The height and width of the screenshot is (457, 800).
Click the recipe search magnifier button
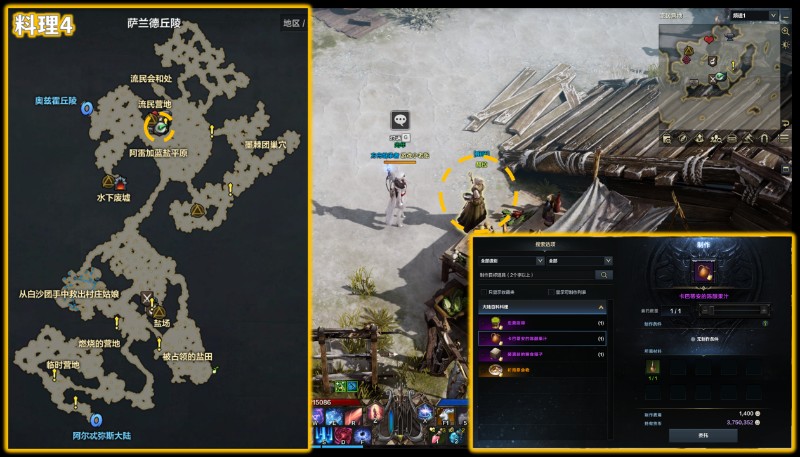[604, 274]
